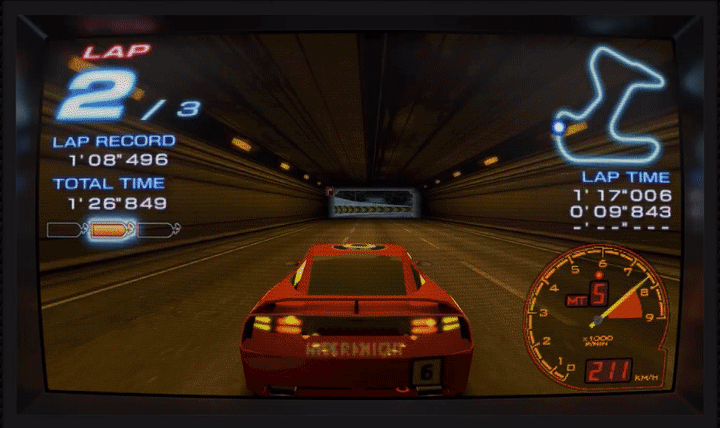Click the track layout minimap
720x428 pixels.
(611, 105)
